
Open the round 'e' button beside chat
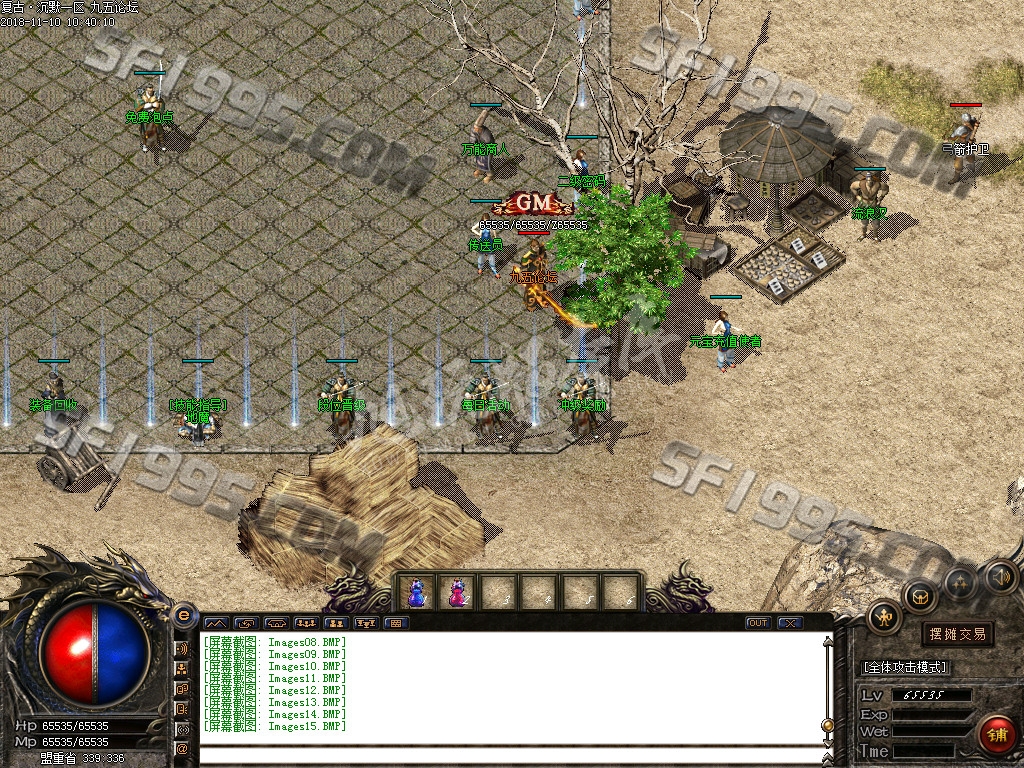point(183,616)
